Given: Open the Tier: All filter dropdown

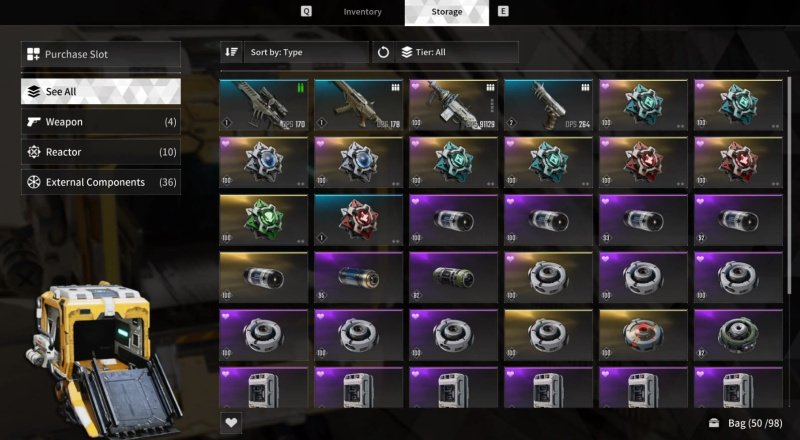Looking at the screenshot, I should [x=457, y=52].
